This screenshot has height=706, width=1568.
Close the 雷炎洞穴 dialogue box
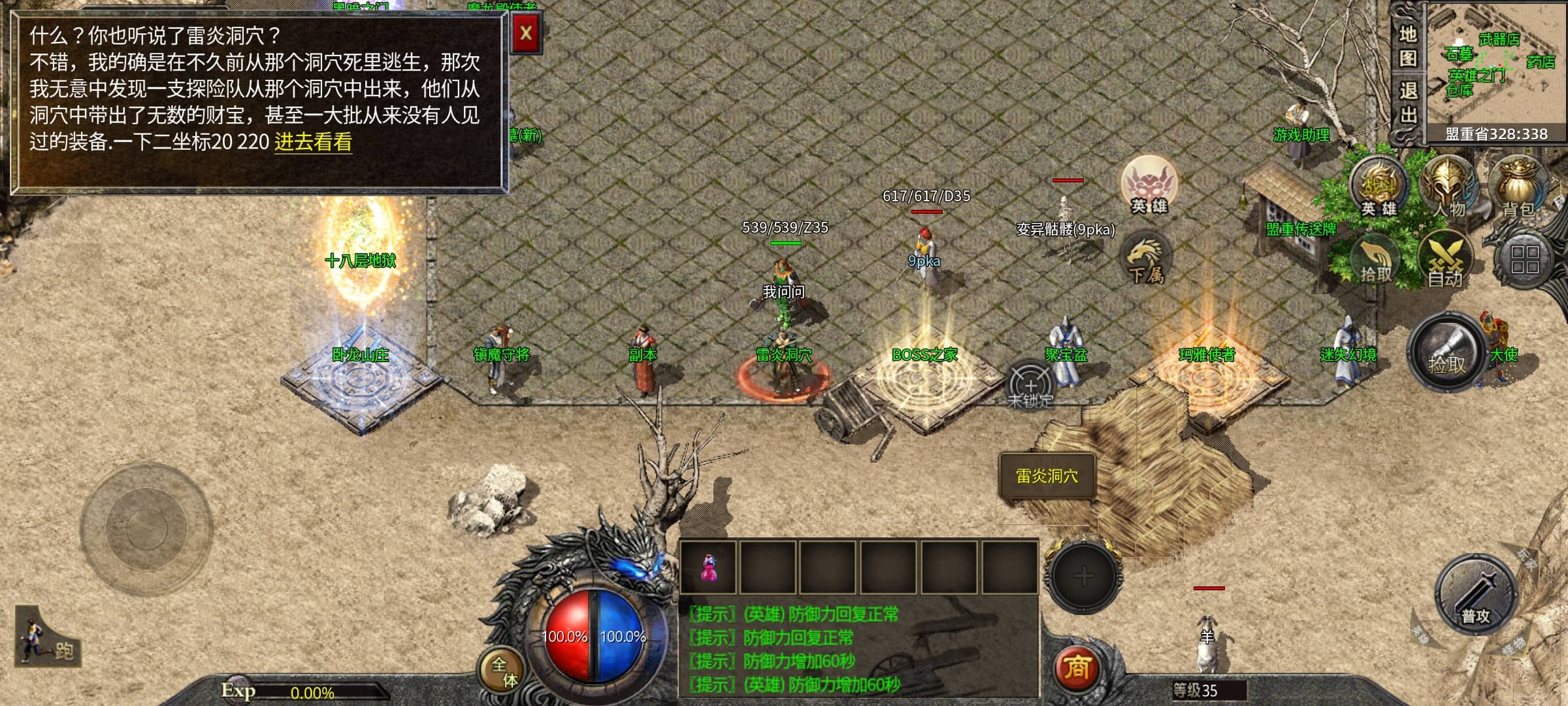(526, 32)
